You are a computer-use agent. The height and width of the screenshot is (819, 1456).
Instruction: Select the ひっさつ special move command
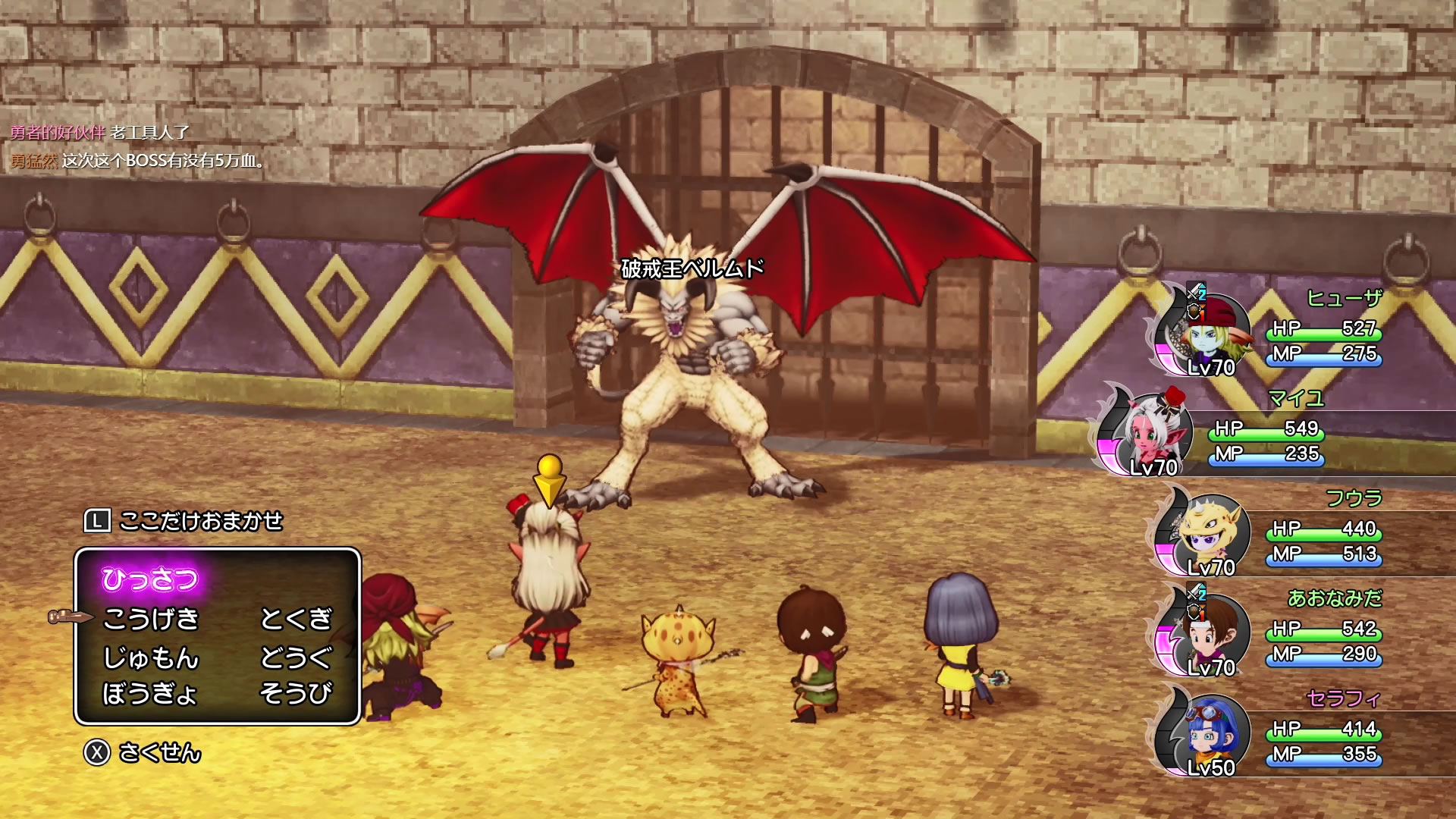[x=150, y=580]
